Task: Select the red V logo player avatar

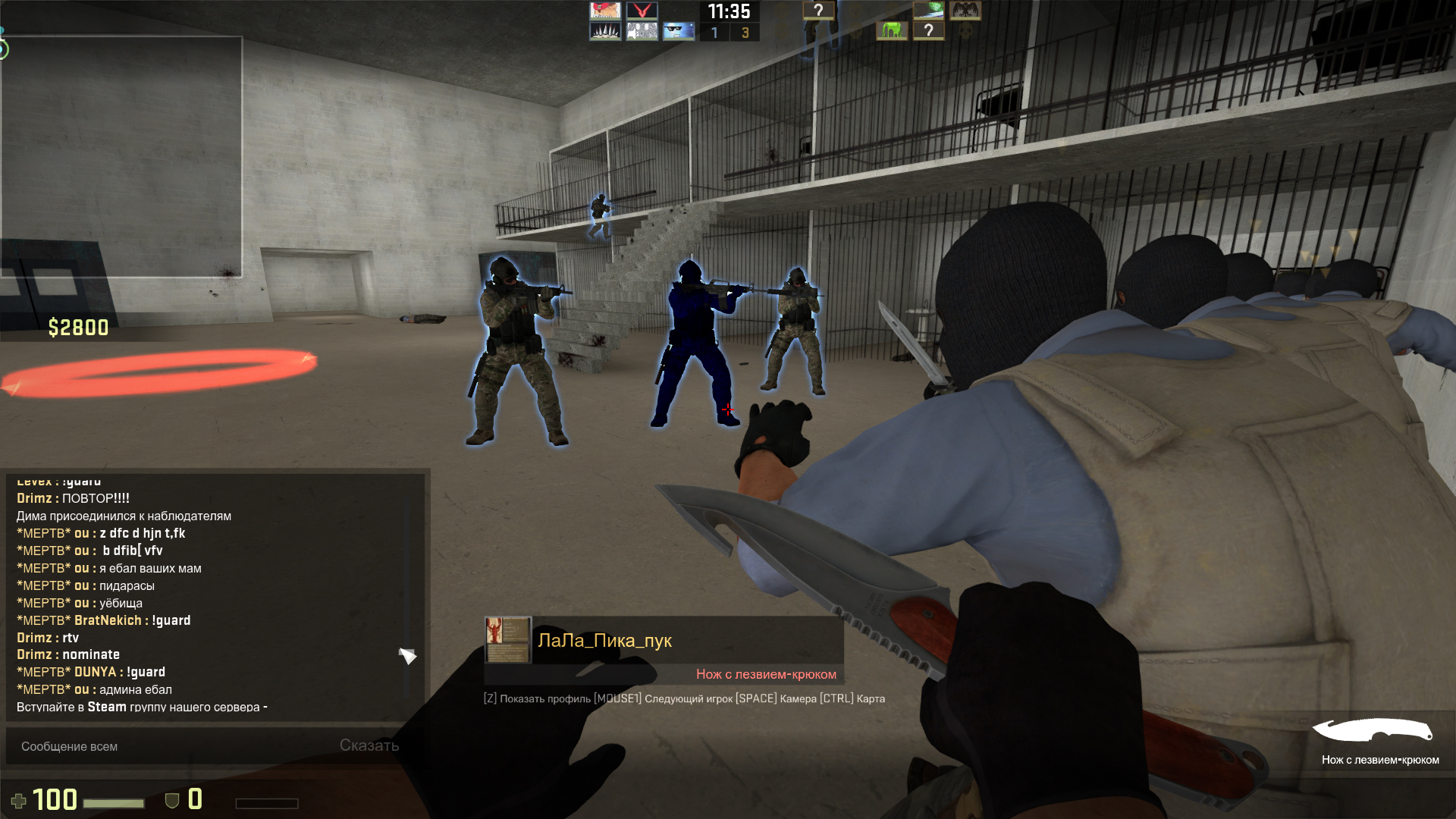Action: pyautogui.click(x=642, y=11)
